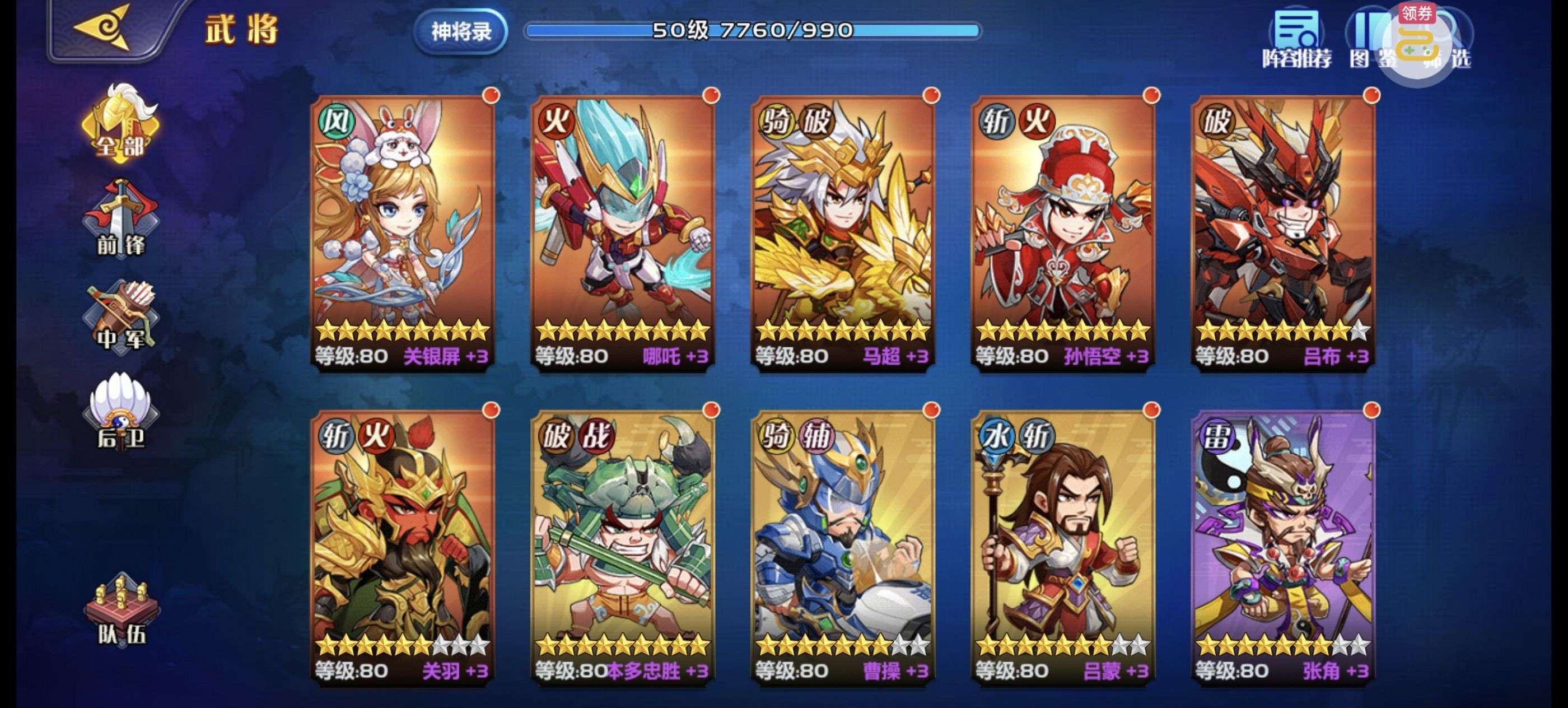Viewport: 1568px width, 708px height.
Task: Open the 神将录 button
Action: (461, 31)
